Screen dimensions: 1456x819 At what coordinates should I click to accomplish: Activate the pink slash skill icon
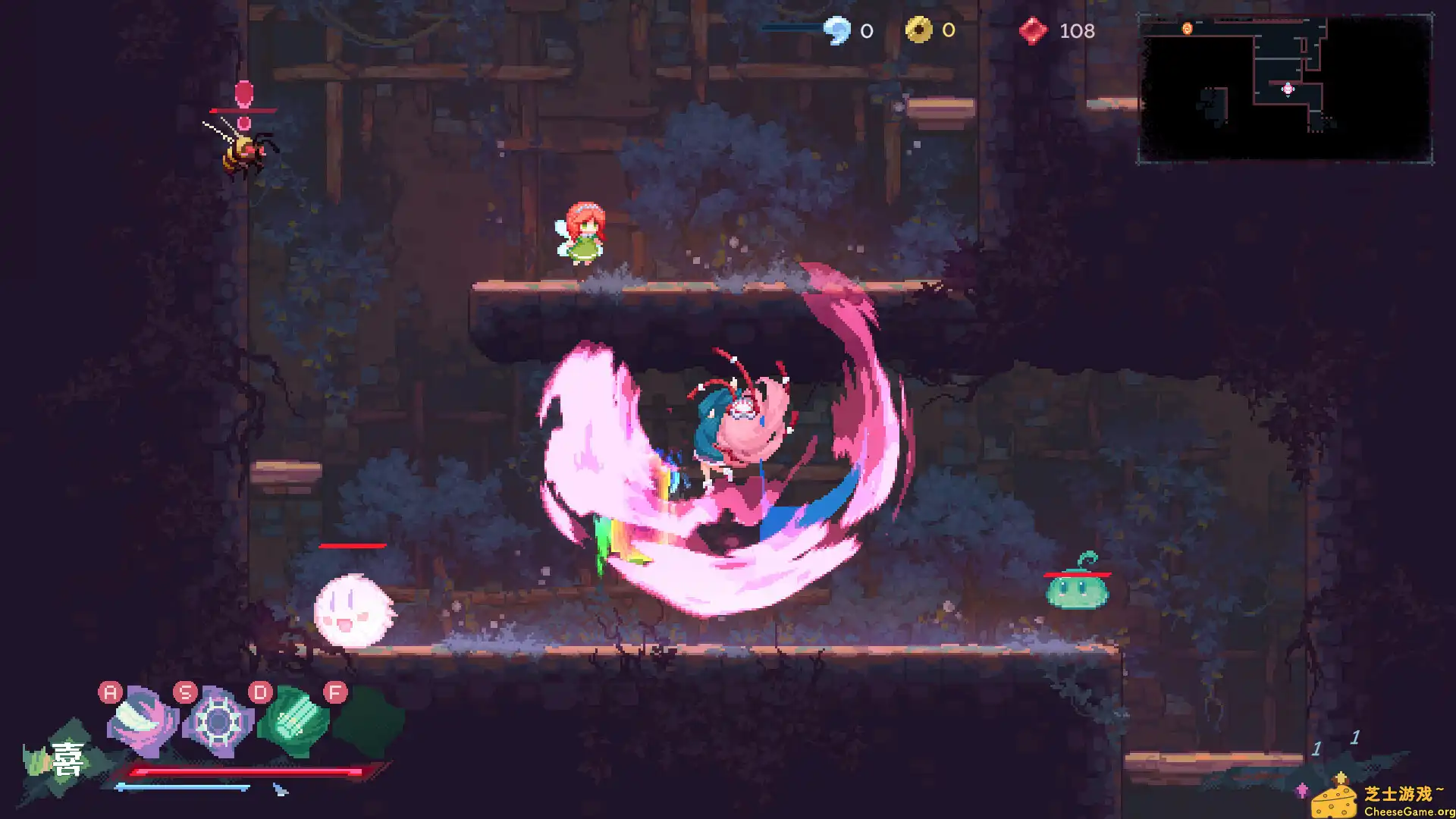pyautogui.click(x=143, y=721)
